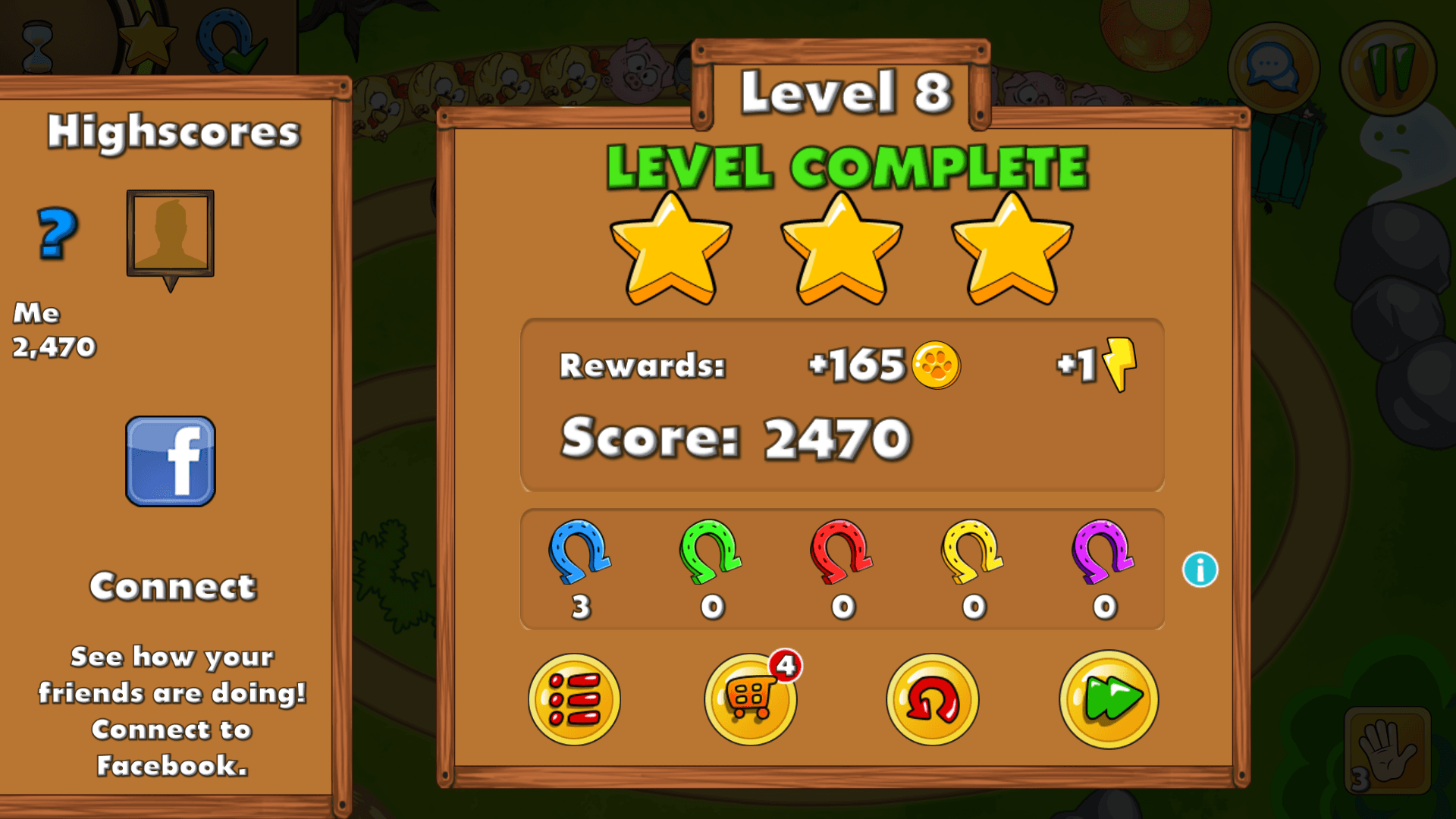
Task: Click the lightning bolt reward indicator
Action: tap(1117, 366)
